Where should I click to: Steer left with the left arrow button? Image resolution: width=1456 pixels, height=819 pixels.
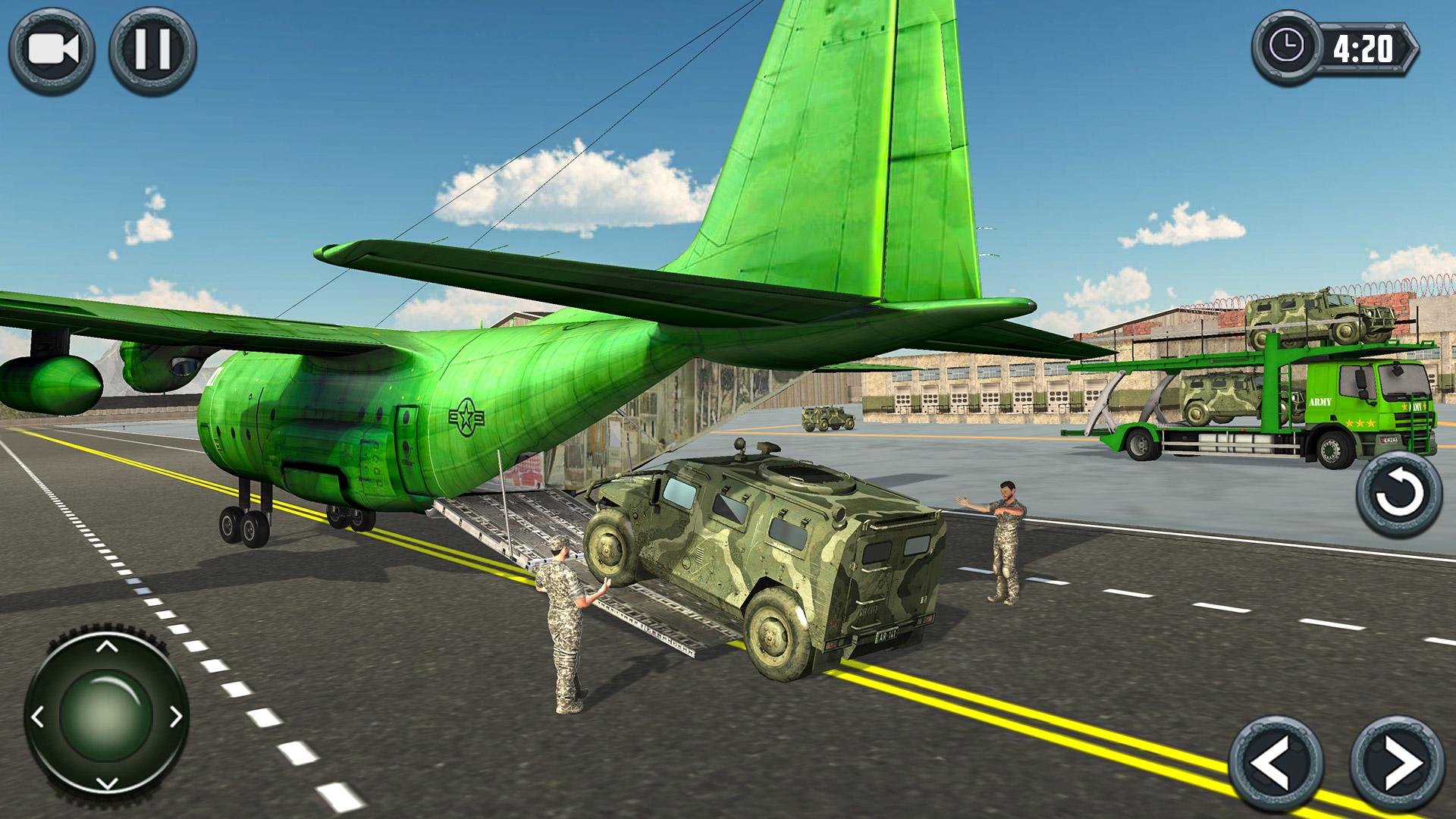pyautogui.click(x=1276, y=763)
